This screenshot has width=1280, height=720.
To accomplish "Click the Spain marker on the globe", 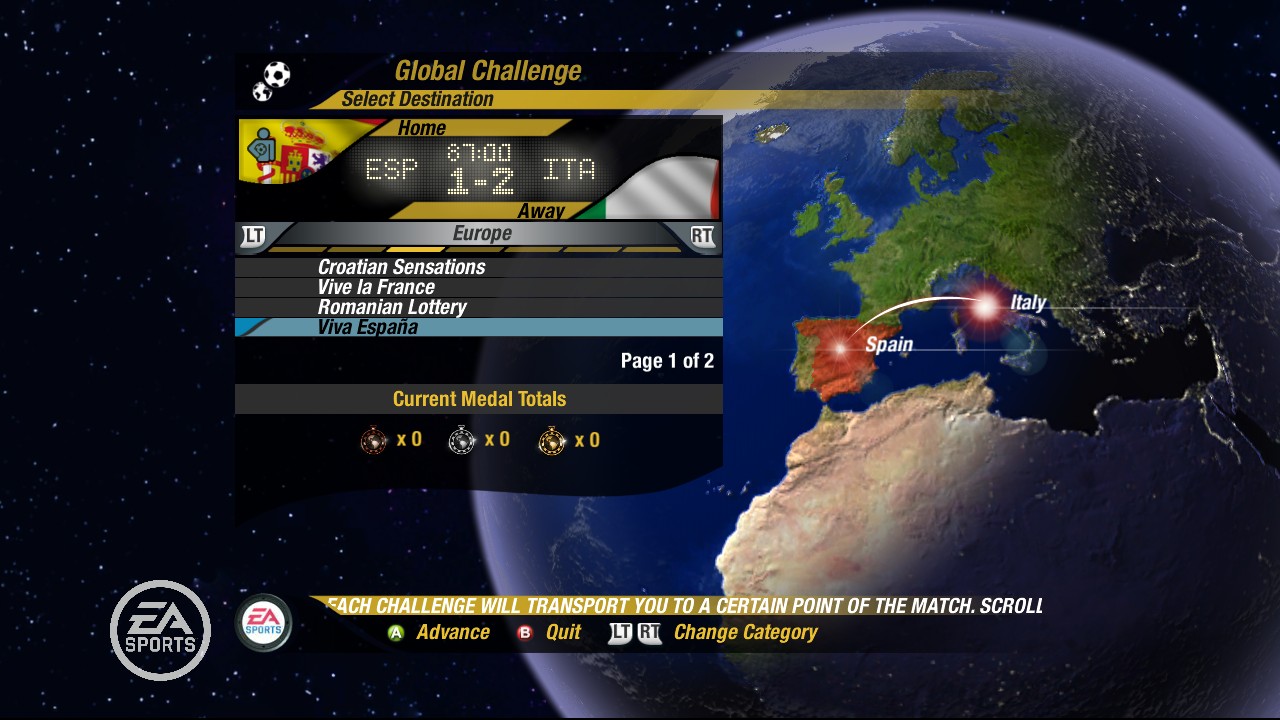I will tap(840, 348).
